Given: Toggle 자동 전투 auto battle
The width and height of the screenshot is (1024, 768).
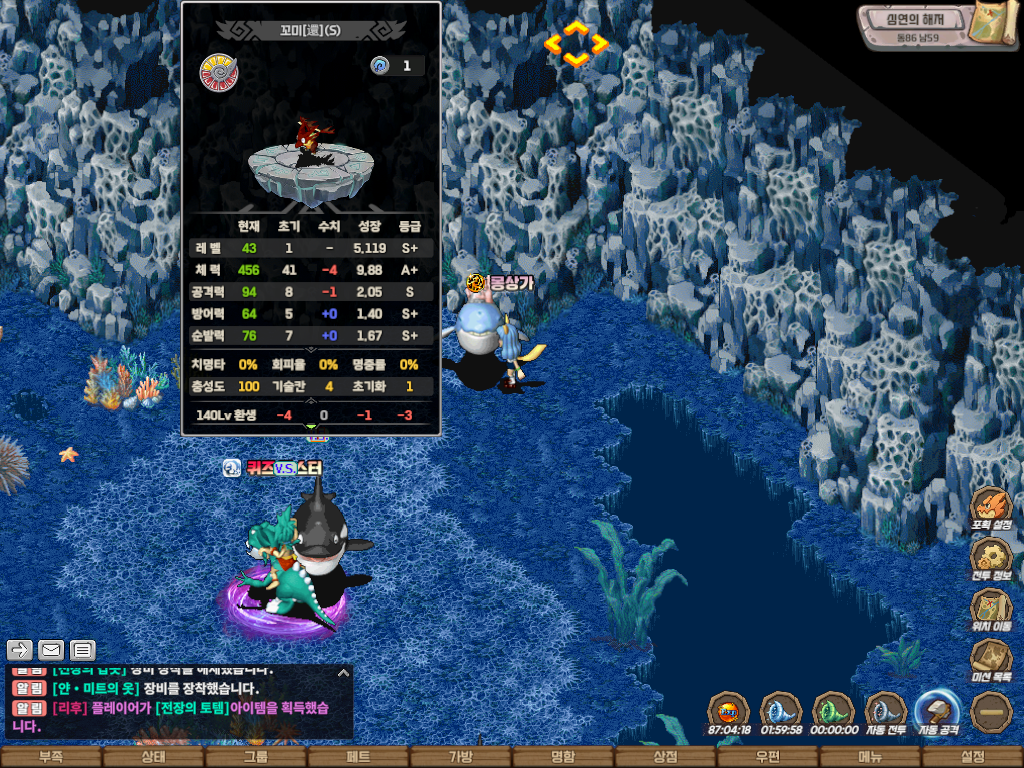Looking at the screenshot, I should [x=885, y=712].
